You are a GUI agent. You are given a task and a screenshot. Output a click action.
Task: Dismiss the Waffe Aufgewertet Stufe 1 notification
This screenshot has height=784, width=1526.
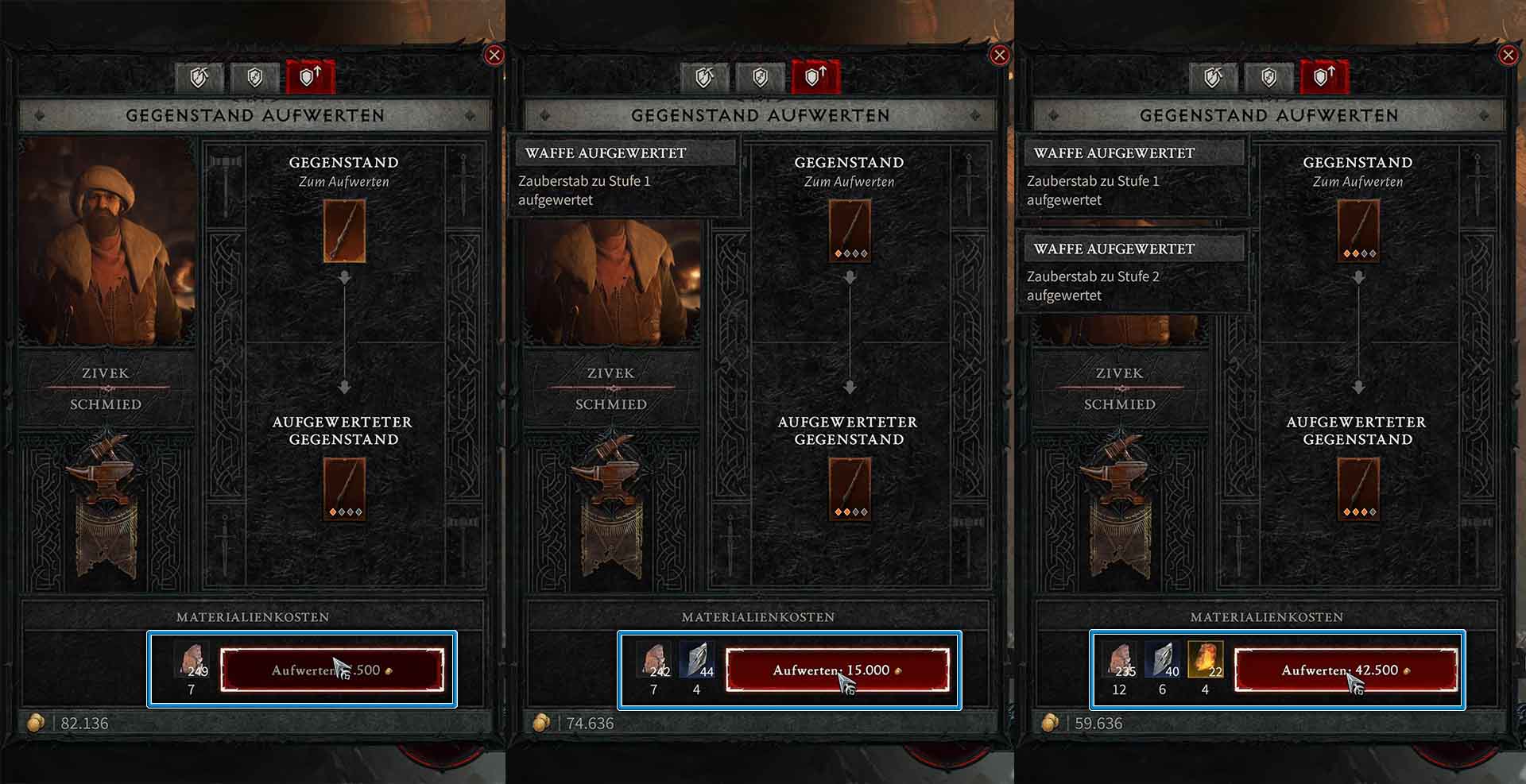click(x=624, y=175)
